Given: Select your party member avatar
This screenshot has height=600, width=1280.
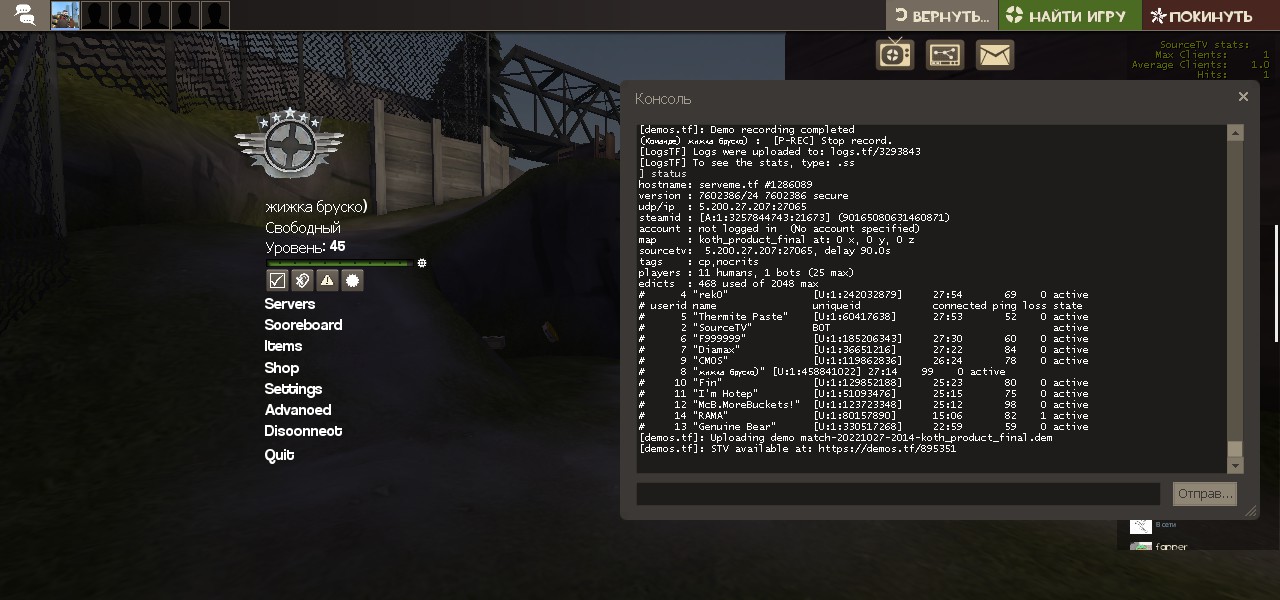Looking at the screenshot, I should (x=65, y=15).
